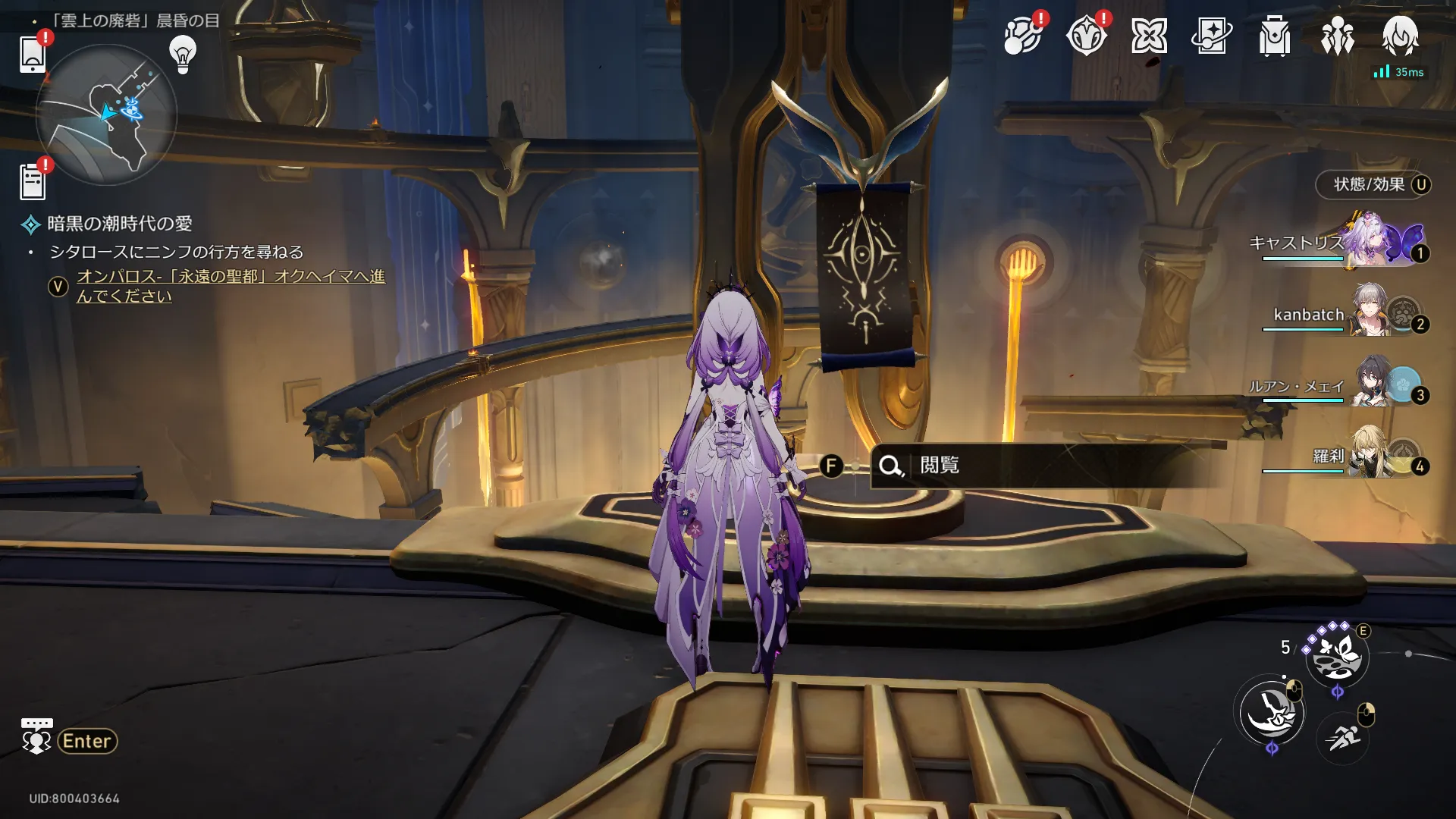Toggle the sprint running icon
This screenshot has width=1456, height=819.
(1343, 736)
